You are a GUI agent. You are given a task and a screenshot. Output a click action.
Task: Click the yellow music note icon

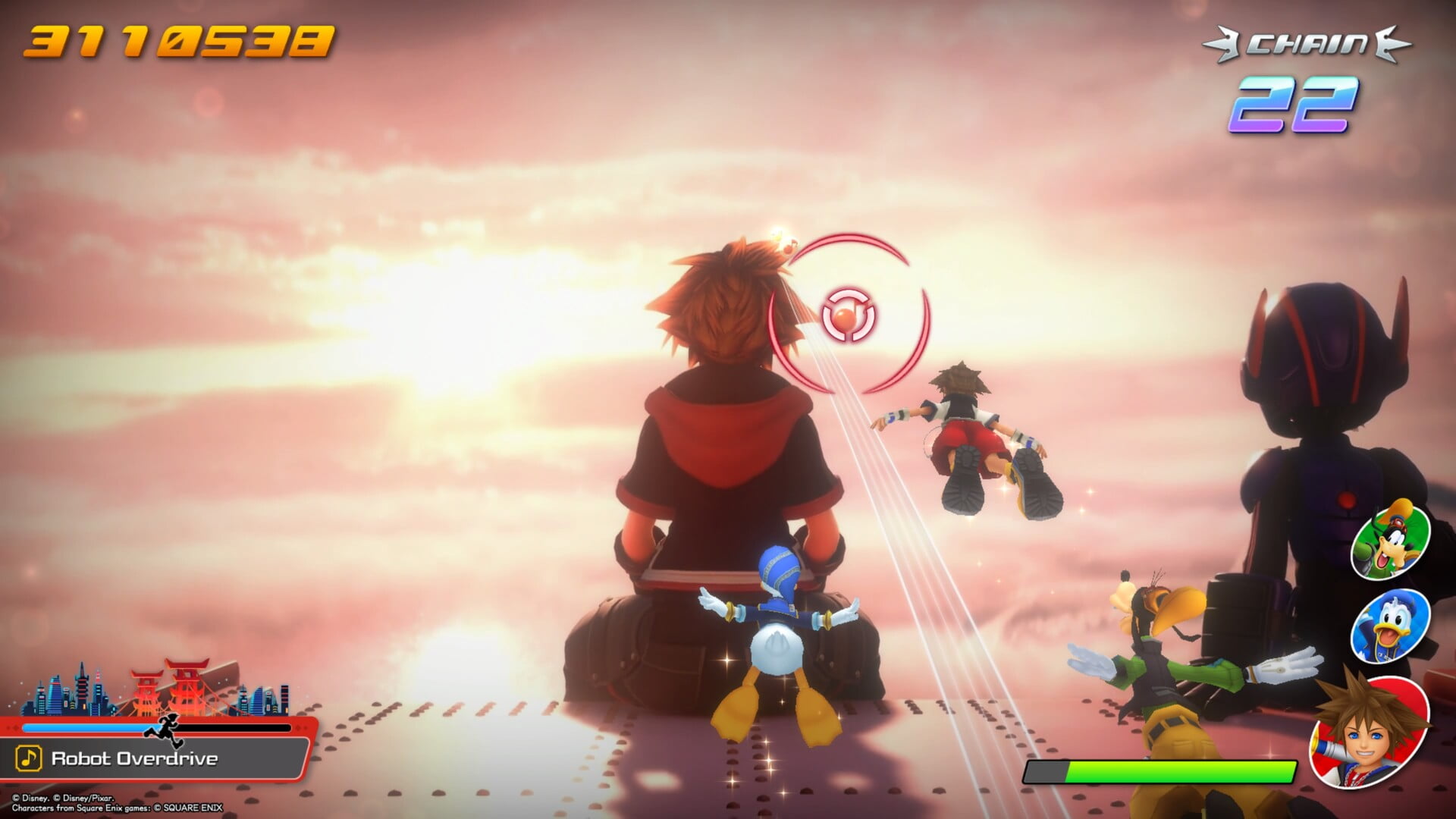(29, 758)
